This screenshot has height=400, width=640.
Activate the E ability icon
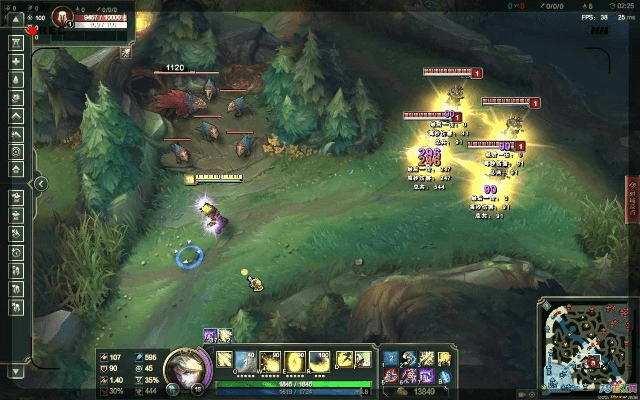pyautogui.click(x=295, y=360)
